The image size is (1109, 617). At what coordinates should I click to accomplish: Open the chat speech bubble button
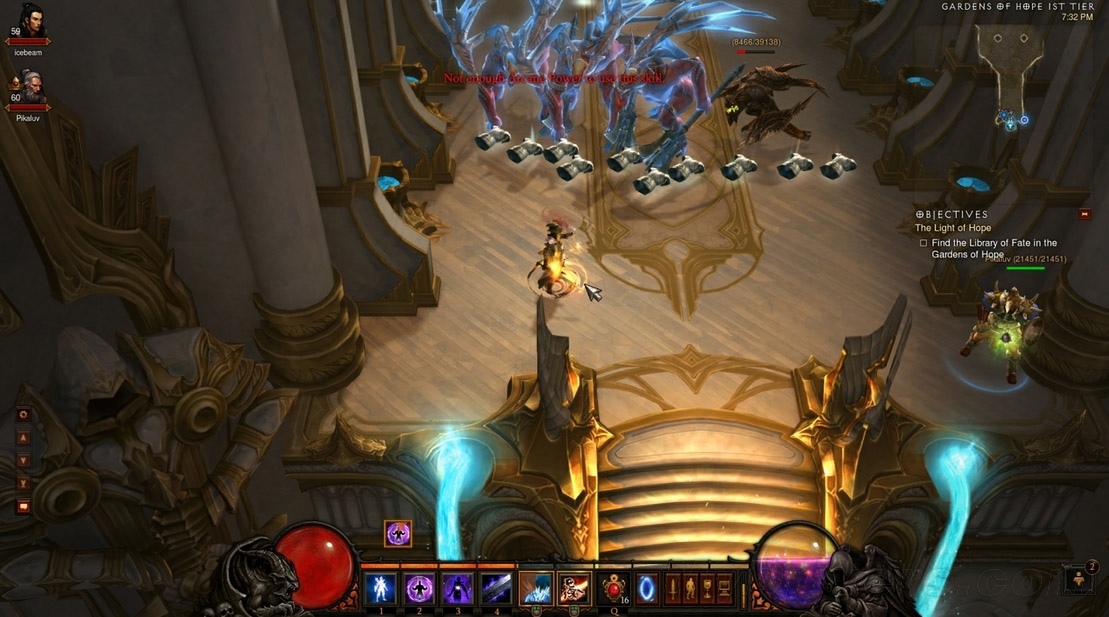tap(24, 506)
